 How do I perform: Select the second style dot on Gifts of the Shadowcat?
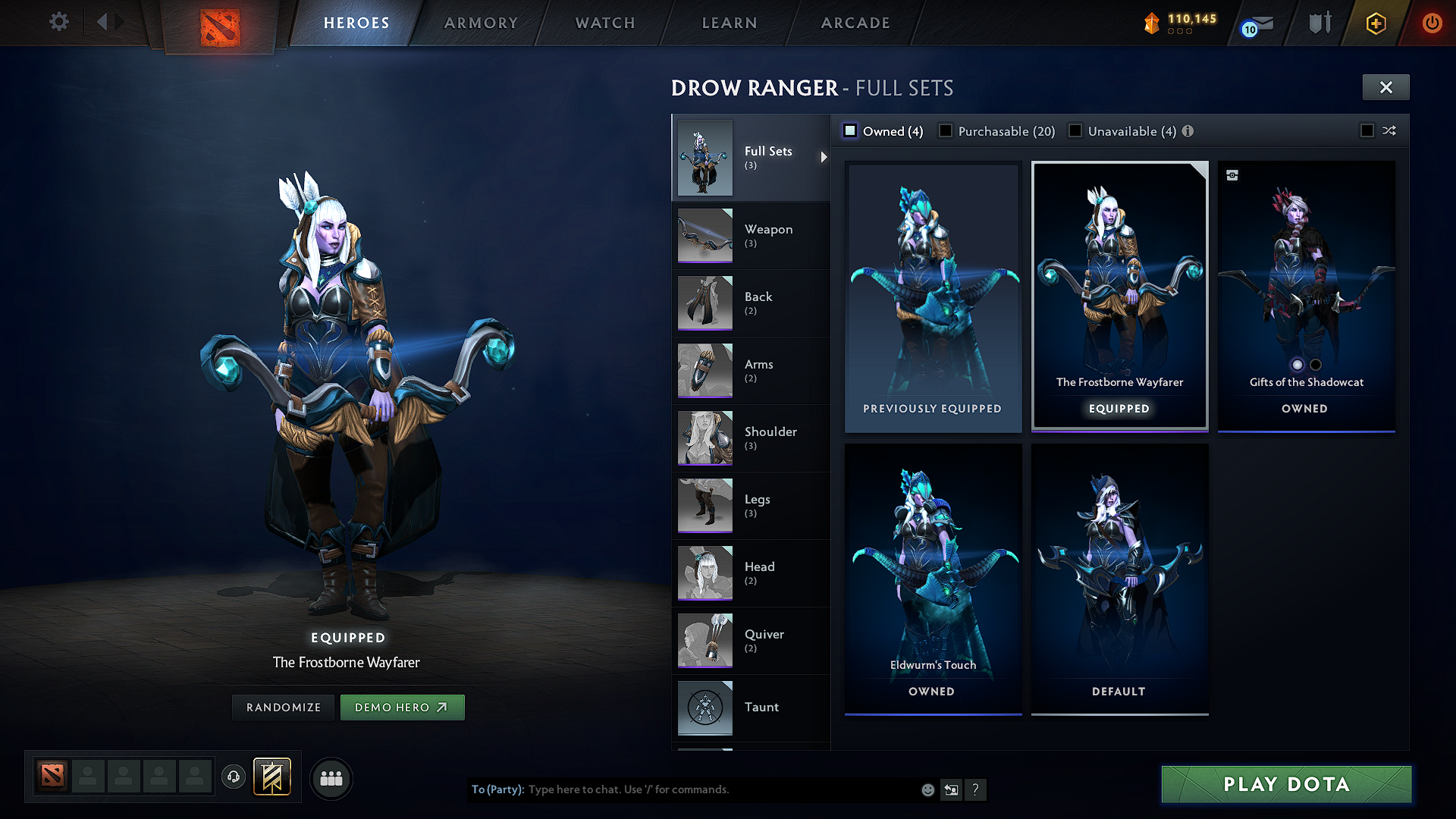click(1315, 365)
